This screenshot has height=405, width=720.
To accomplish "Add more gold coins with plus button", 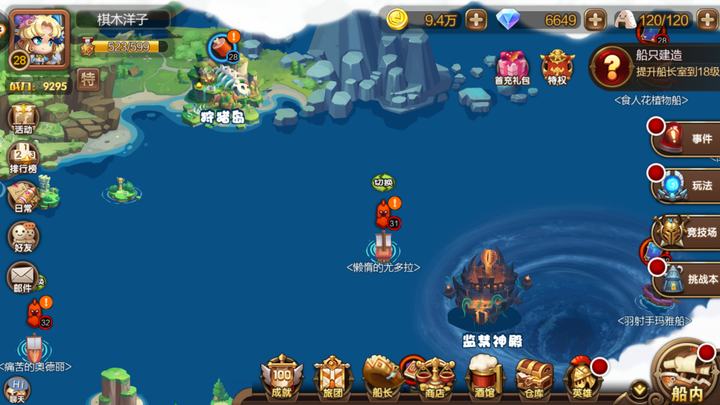I will point(476,20).
